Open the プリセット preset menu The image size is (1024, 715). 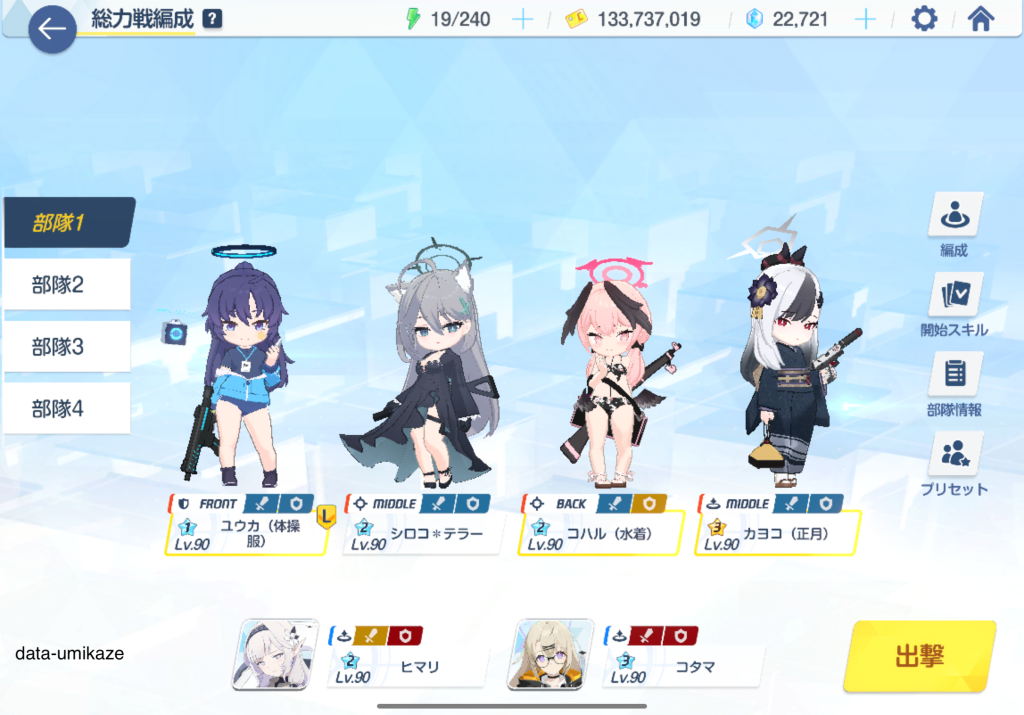[954, 463]
